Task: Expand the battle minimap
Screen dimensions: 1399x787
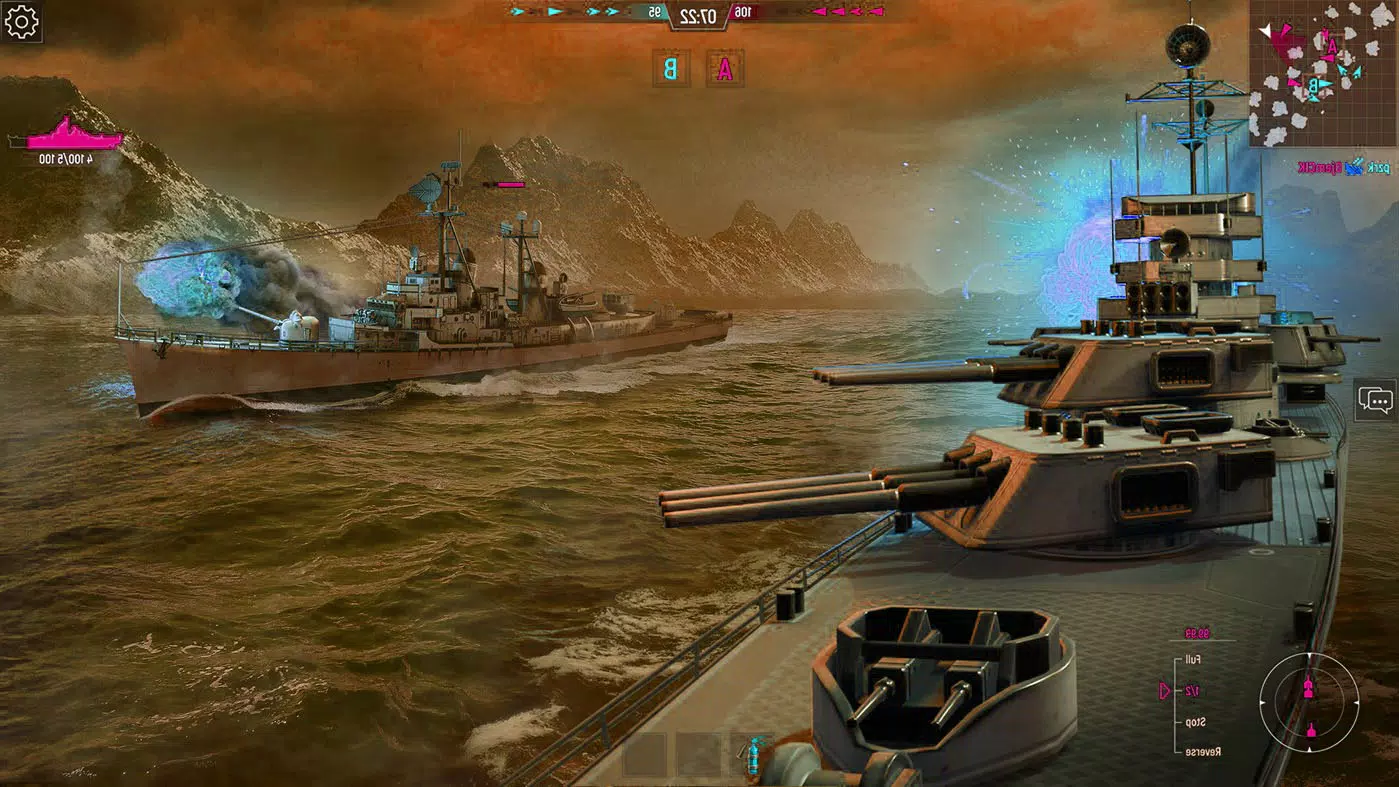Action: [1322, 73]
